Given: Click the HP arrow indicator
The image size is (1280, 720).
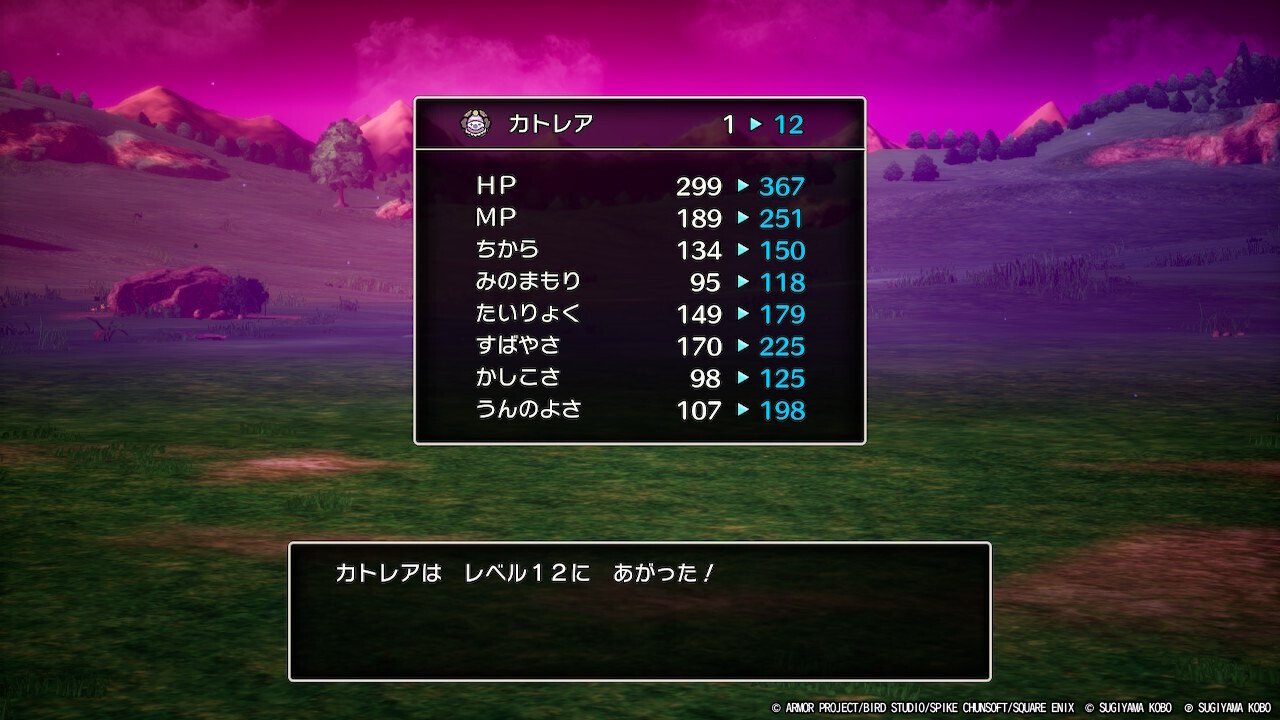Looking at the screenshot, I should (741, 186).
